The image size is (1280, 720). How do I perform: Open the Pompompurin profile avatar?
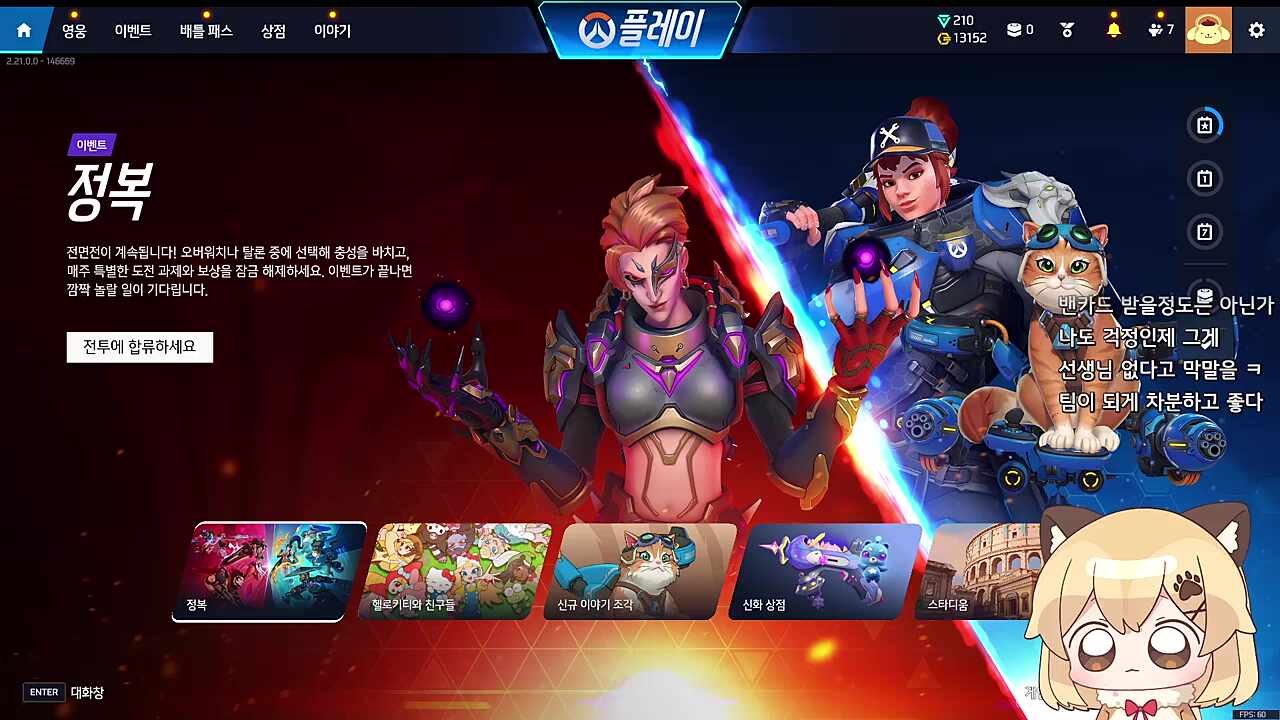tap(1209, 29)
